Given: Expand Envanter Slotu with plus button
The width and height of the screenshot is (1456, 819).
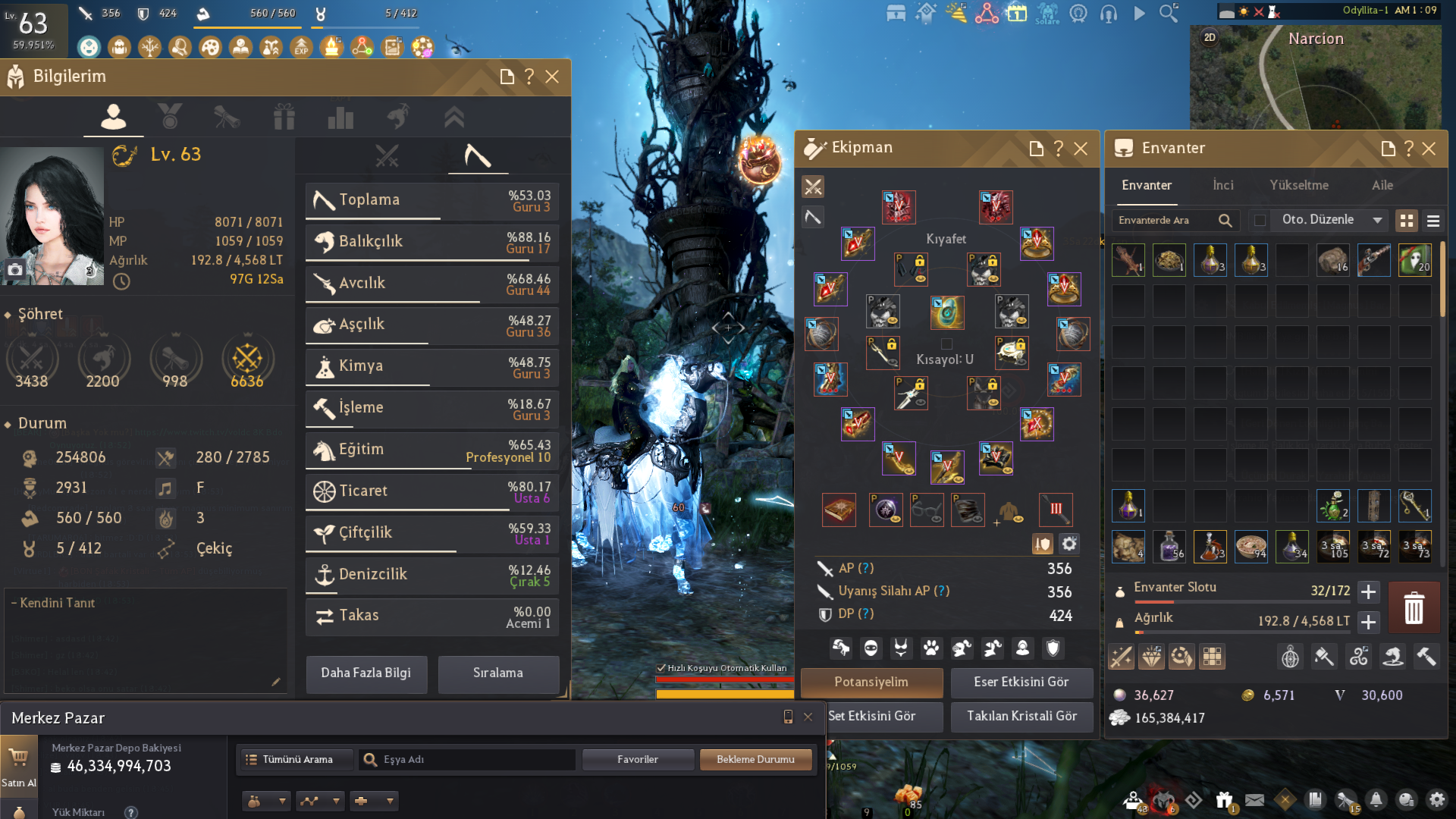Looking at the screenshot, I should [x=1368, y=591].
